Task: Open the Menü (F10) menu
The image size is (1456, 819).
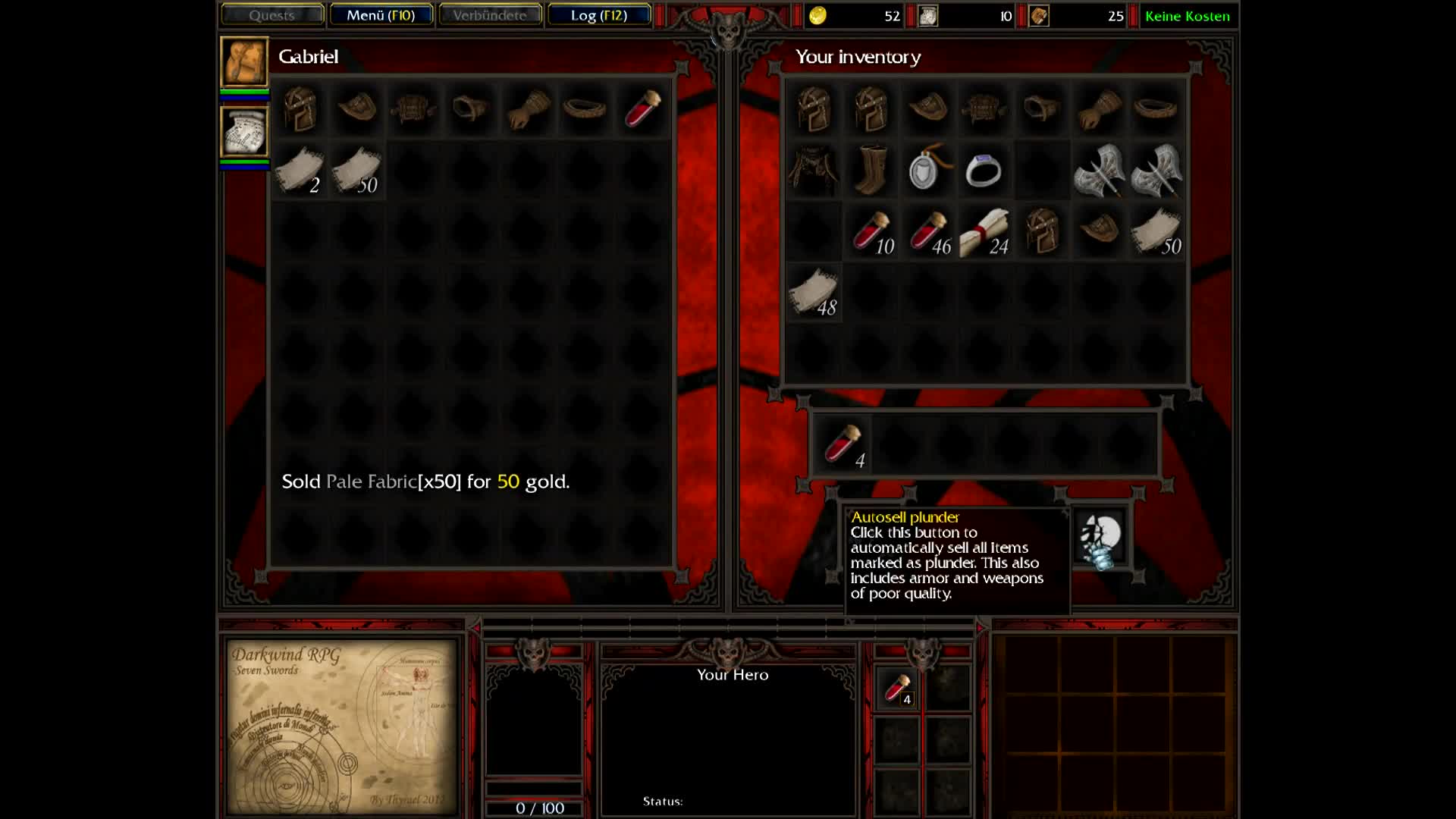Action: pyautogui.click(x=381, y=14)
